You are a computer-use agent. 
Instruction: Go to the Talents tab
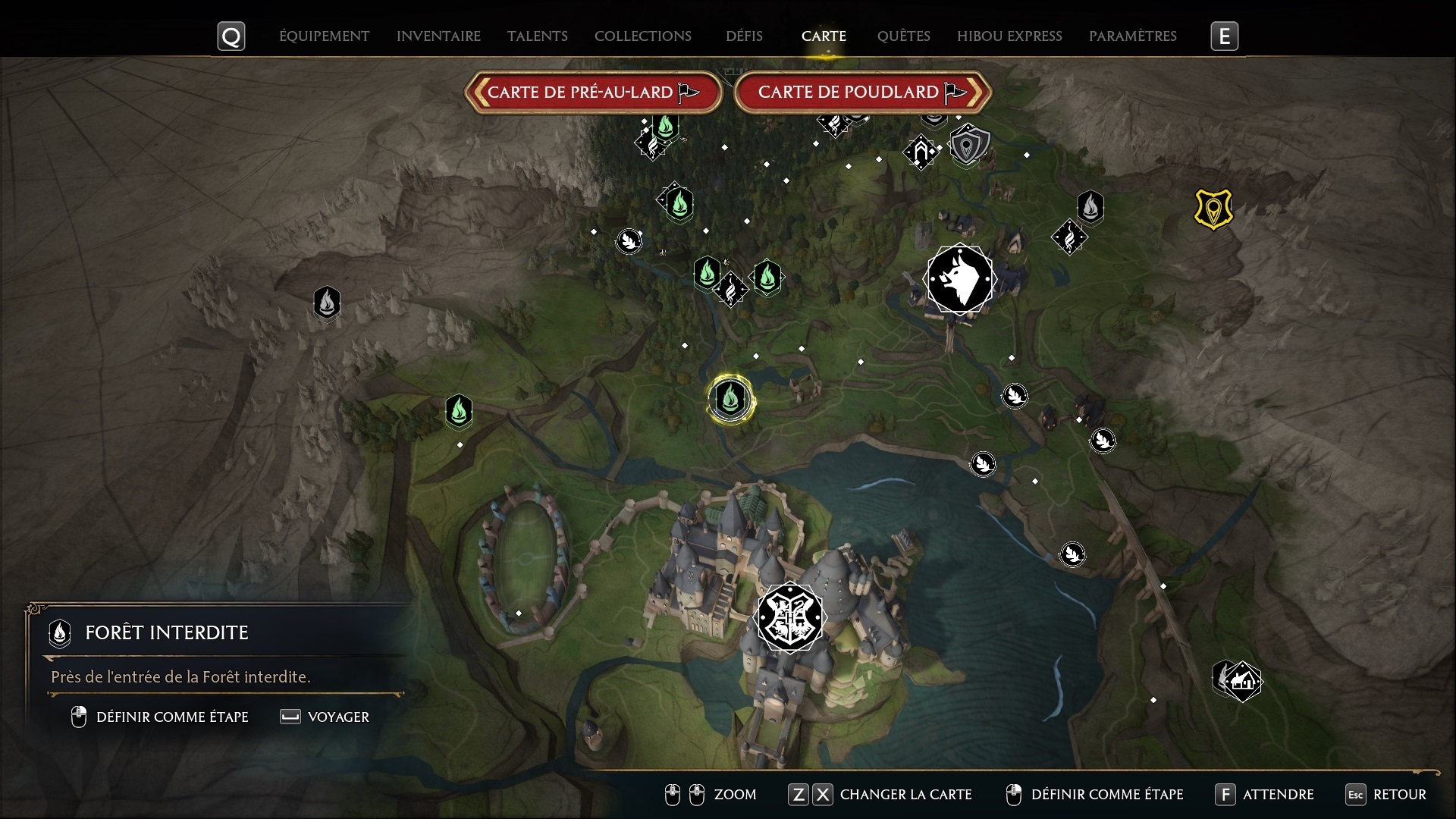(x=537, y=36)
